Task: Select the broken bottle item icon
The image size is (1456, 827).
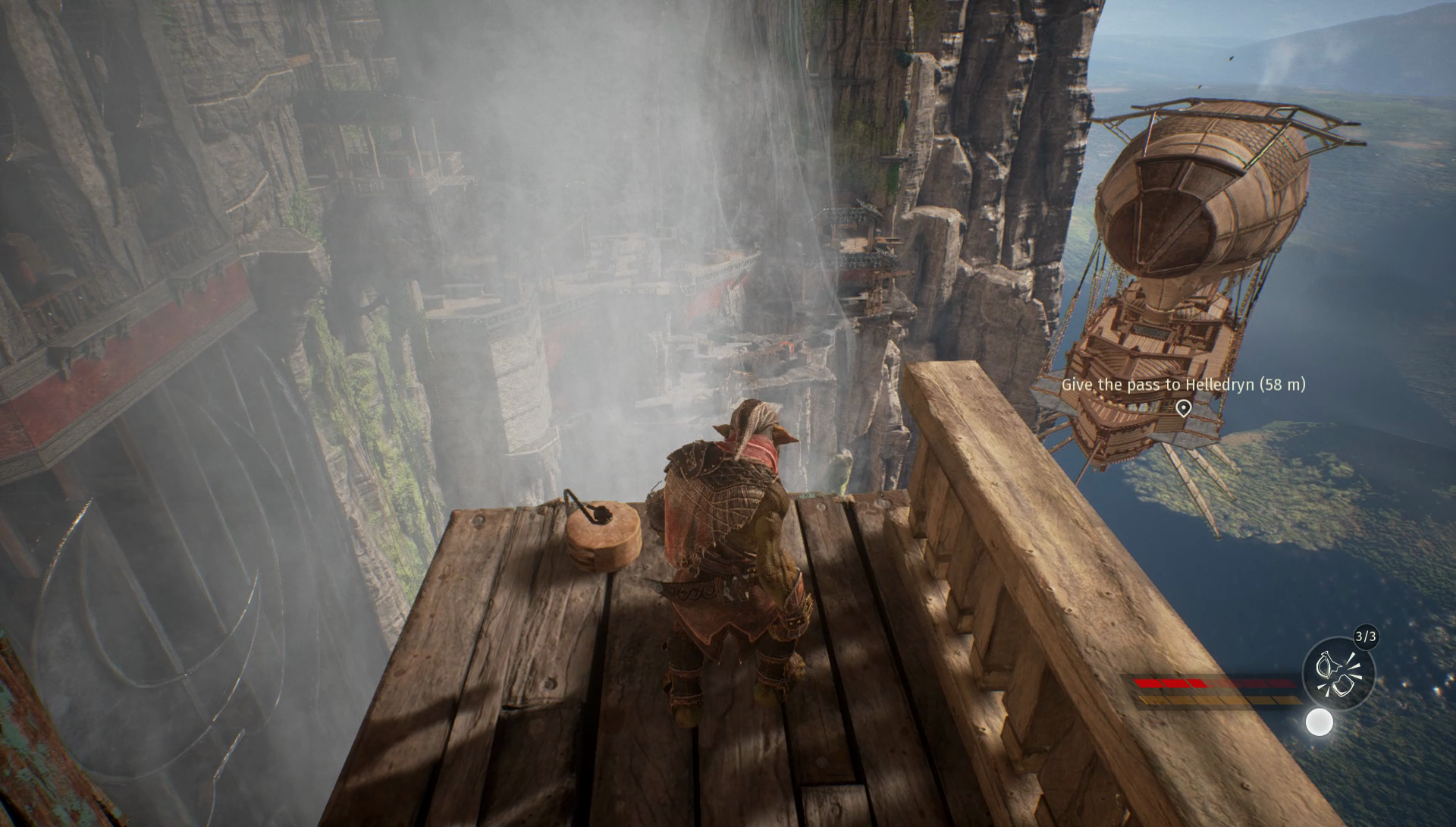Action: click(x=1338, y=674)
